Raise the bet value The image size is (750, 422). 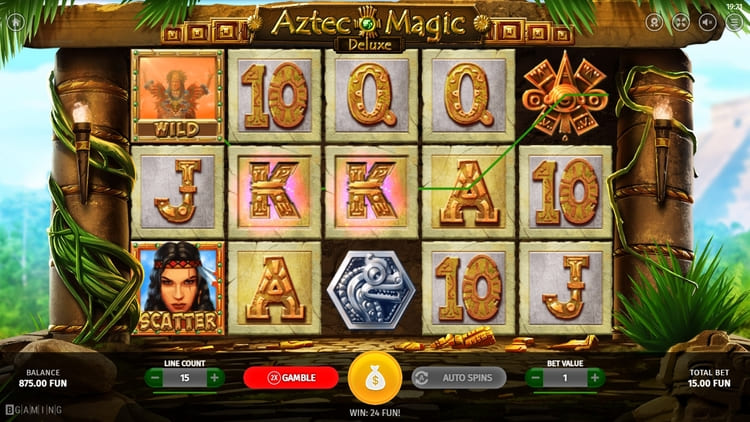point(595,378)
